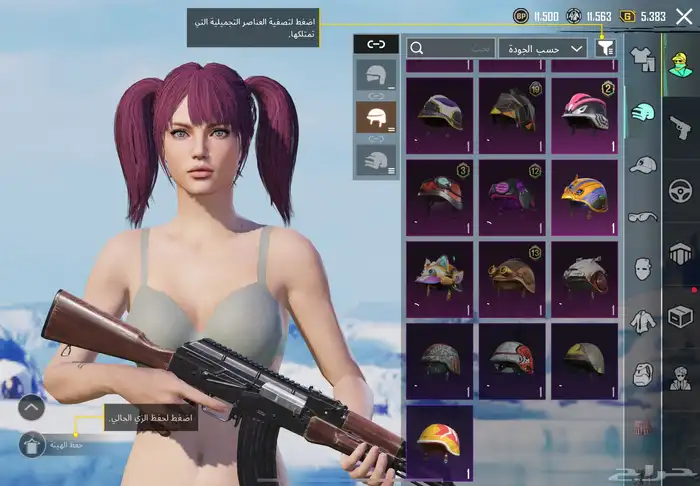This screenshot has width=700, height=486.
Task: Open the cosmetic filter funnel button
Action: 604,47
